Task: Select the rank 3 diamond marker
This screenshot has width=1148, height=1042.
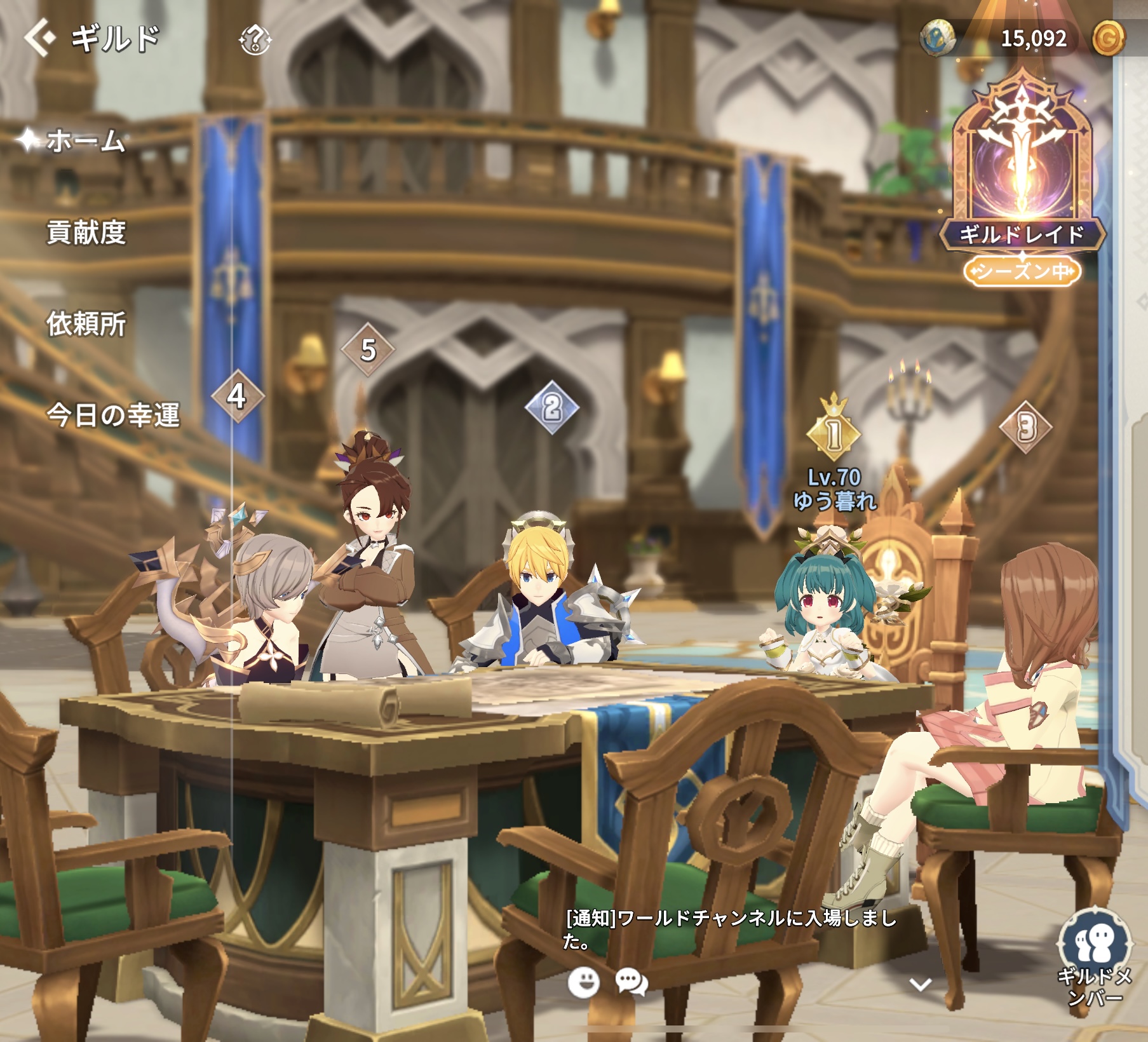Action: (1025, 426)
